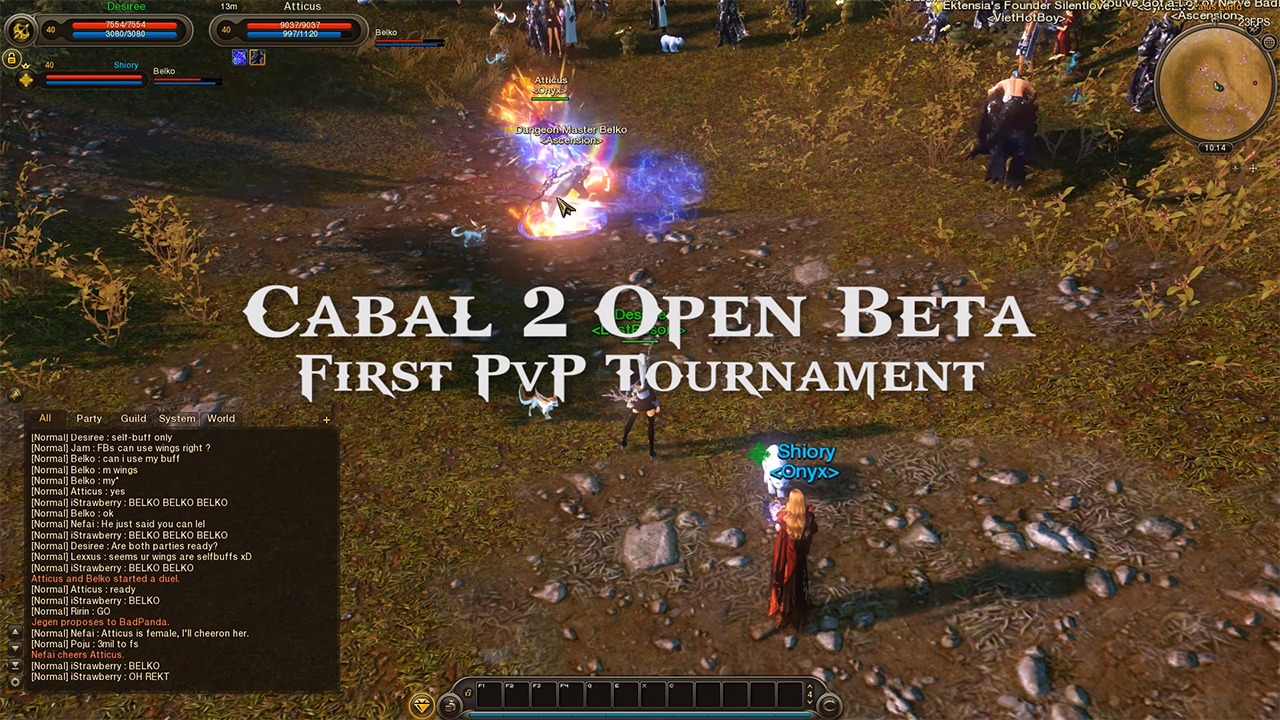
Task: Click the 23FPS counter near the minimap
Action: 1254,21
